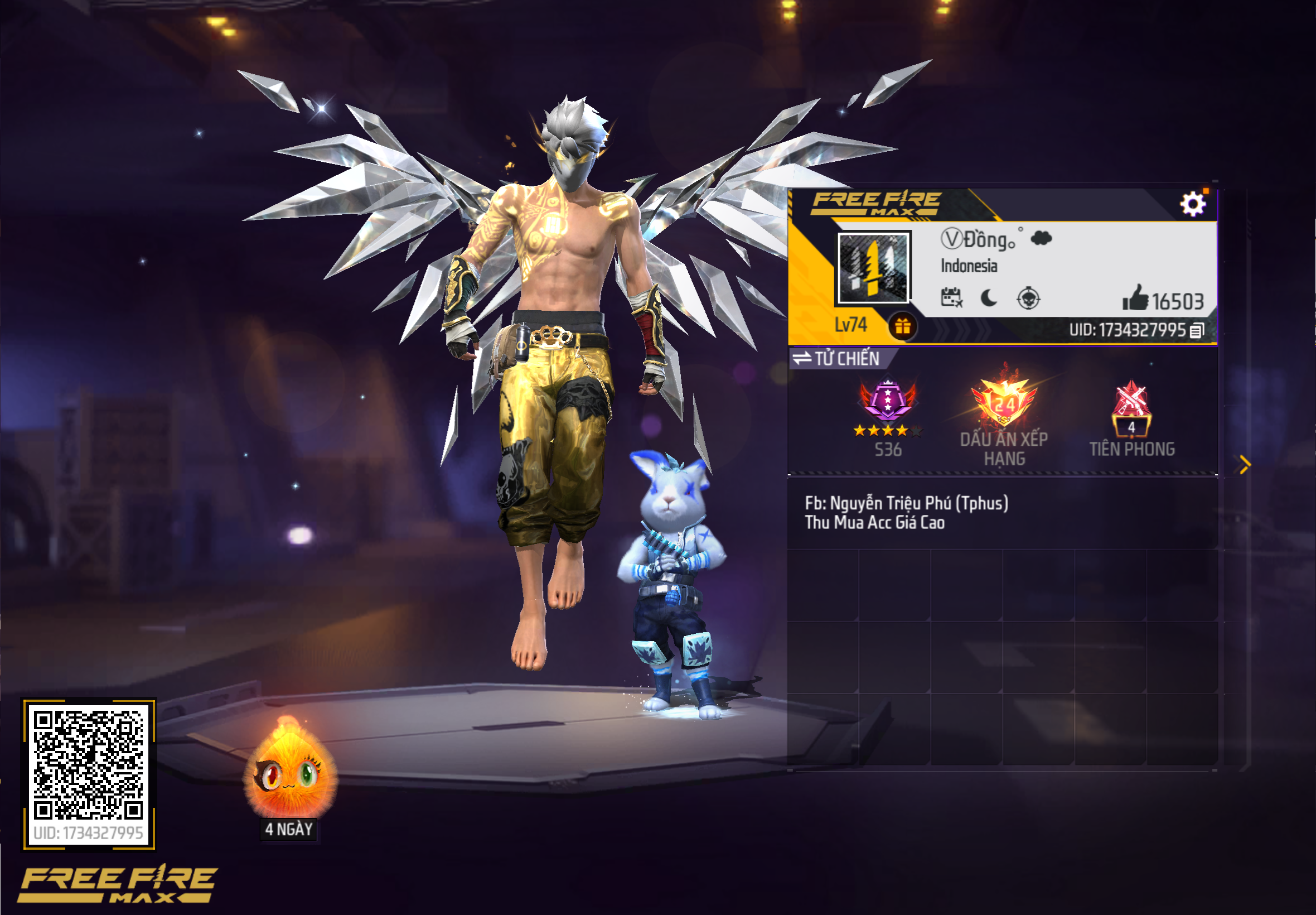1316x915 pixels.
Task: Open the skull crosshair elite icon
Action: (x=1030, y=300)
